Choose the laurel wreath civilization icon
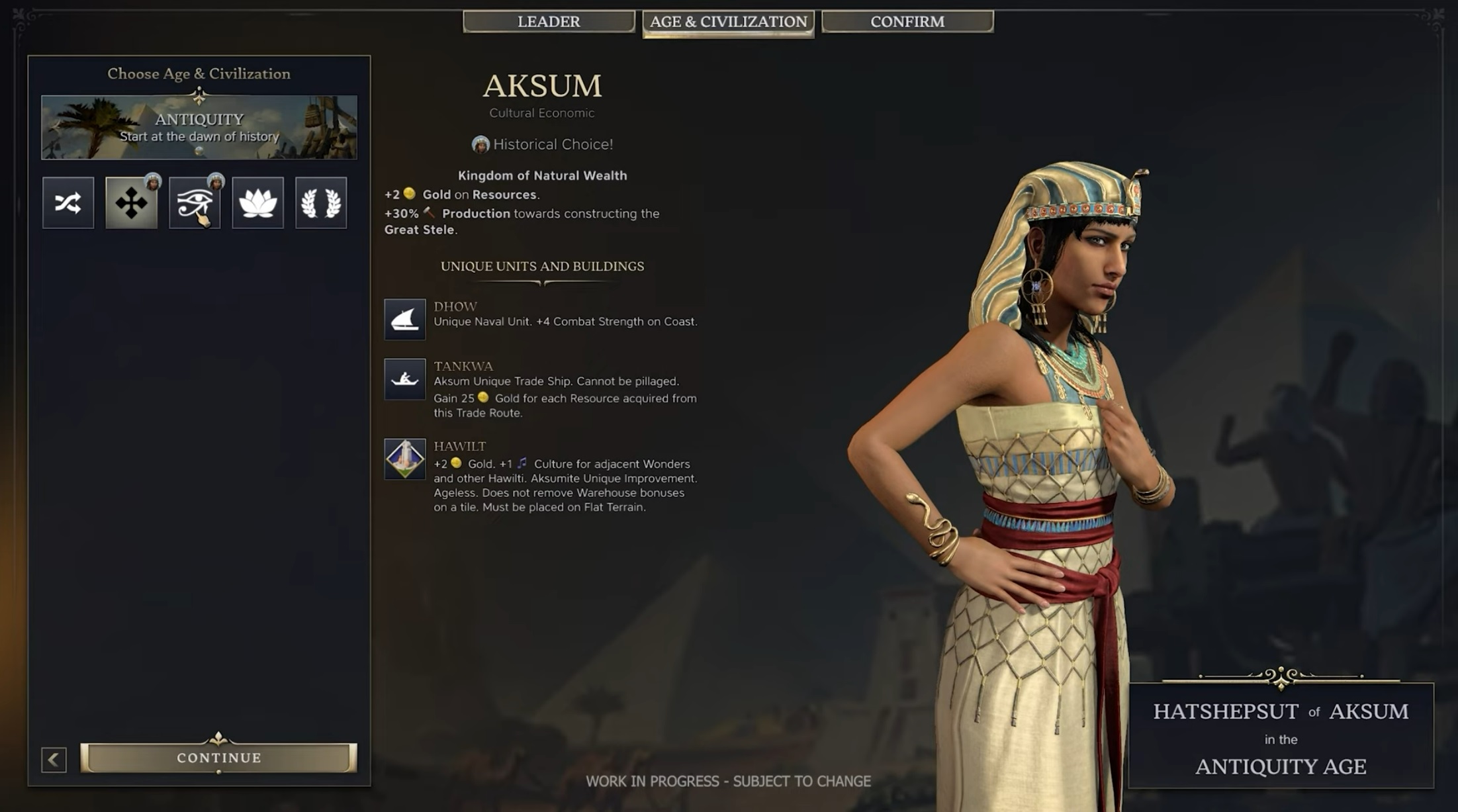1458x812 pixels. (x=321, y=203)
